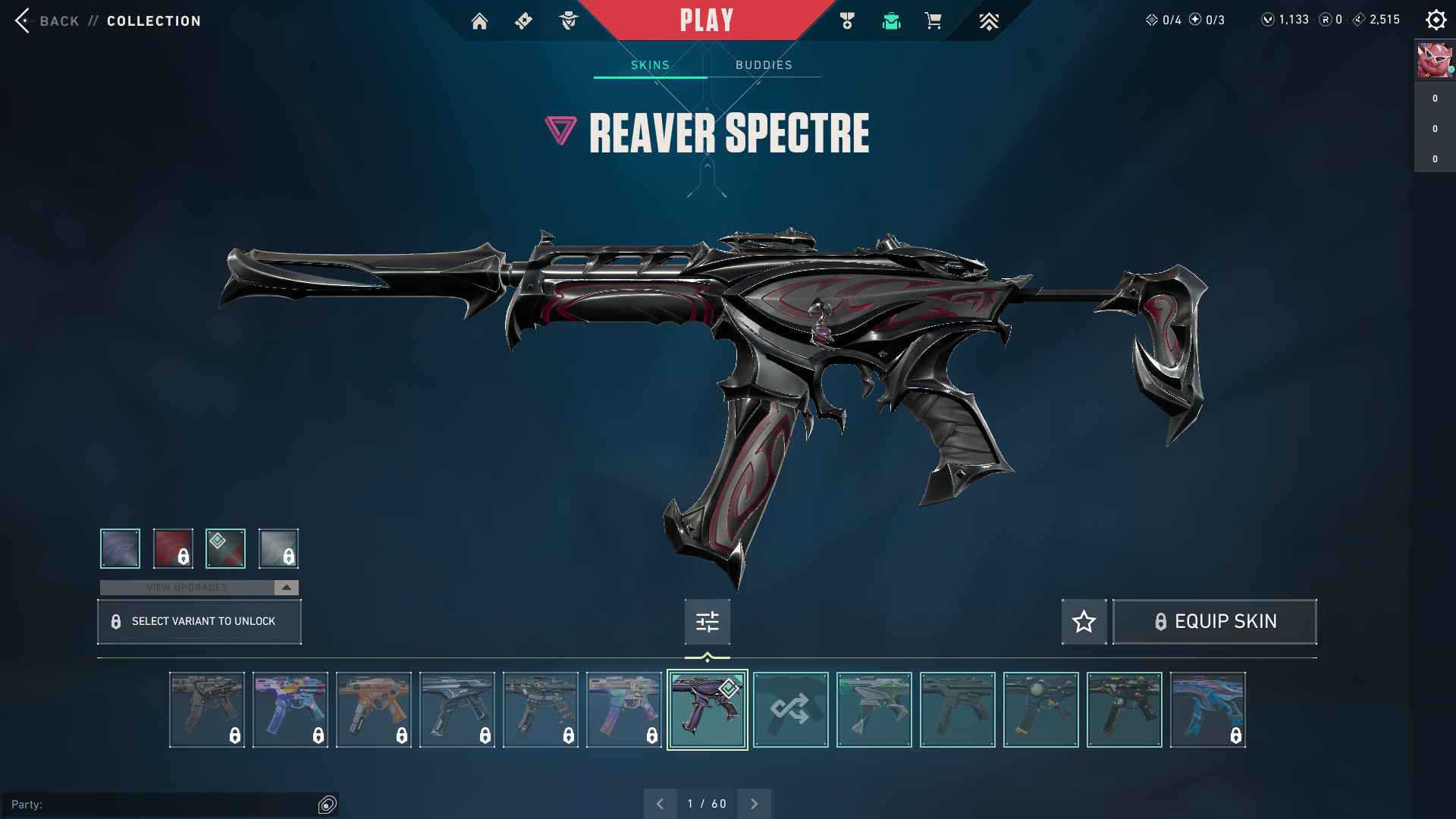Start matchmaking with the PLAY button
Image resolution: width=1456 pixels, height=819 pixels.
(x=706, y=20)
